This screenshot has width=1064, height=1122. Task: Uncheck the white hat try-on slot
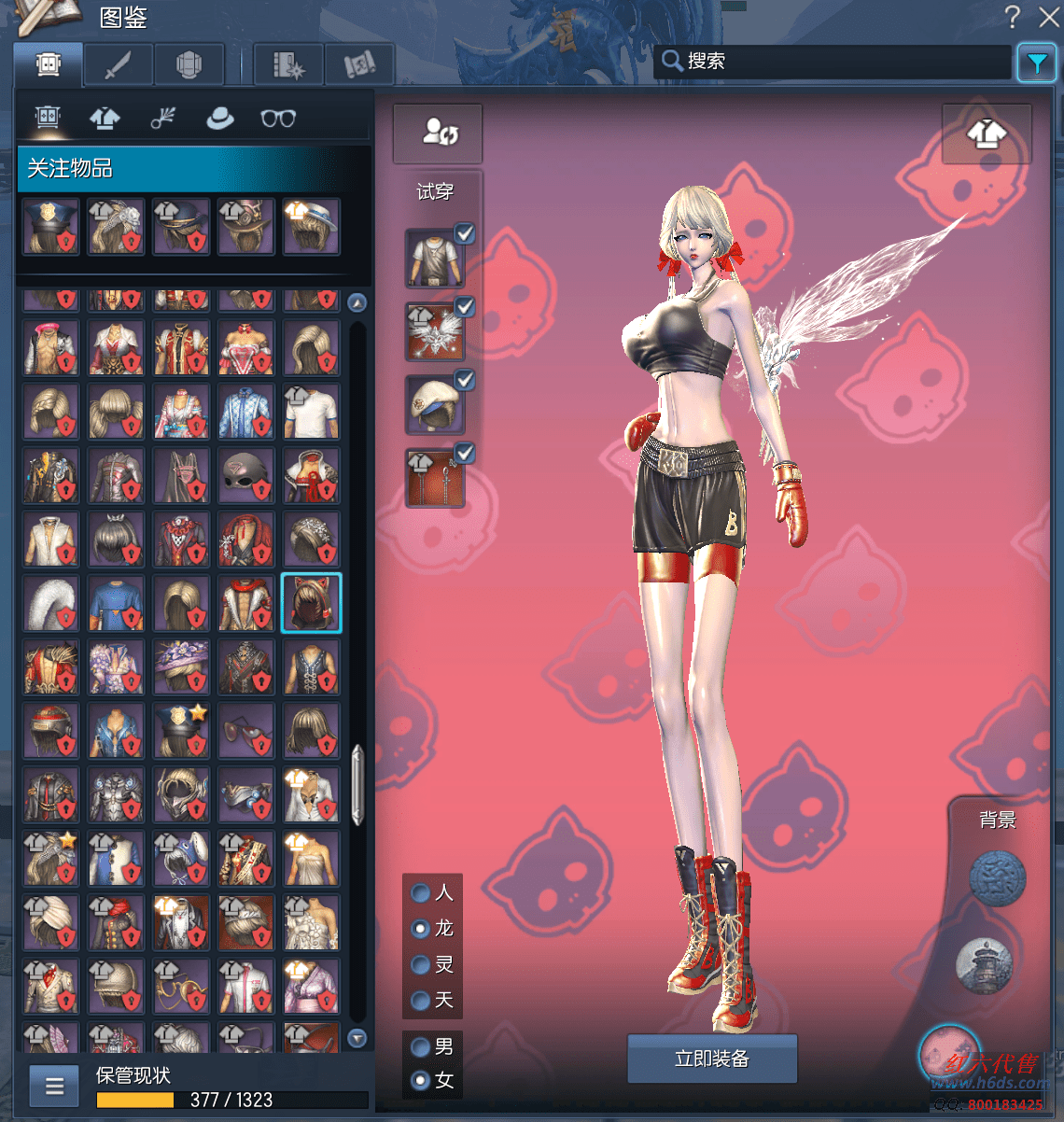click(464, 380)
